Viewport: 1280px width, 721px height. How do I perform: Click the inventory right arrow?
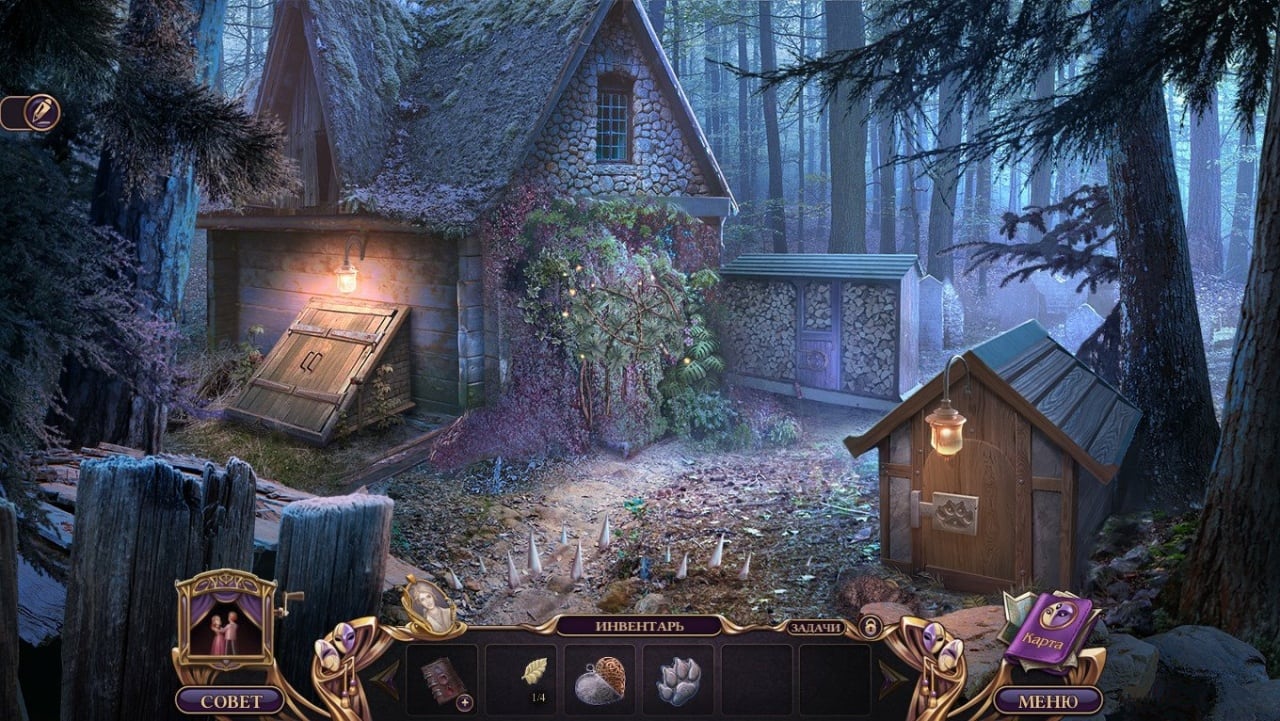892,679
